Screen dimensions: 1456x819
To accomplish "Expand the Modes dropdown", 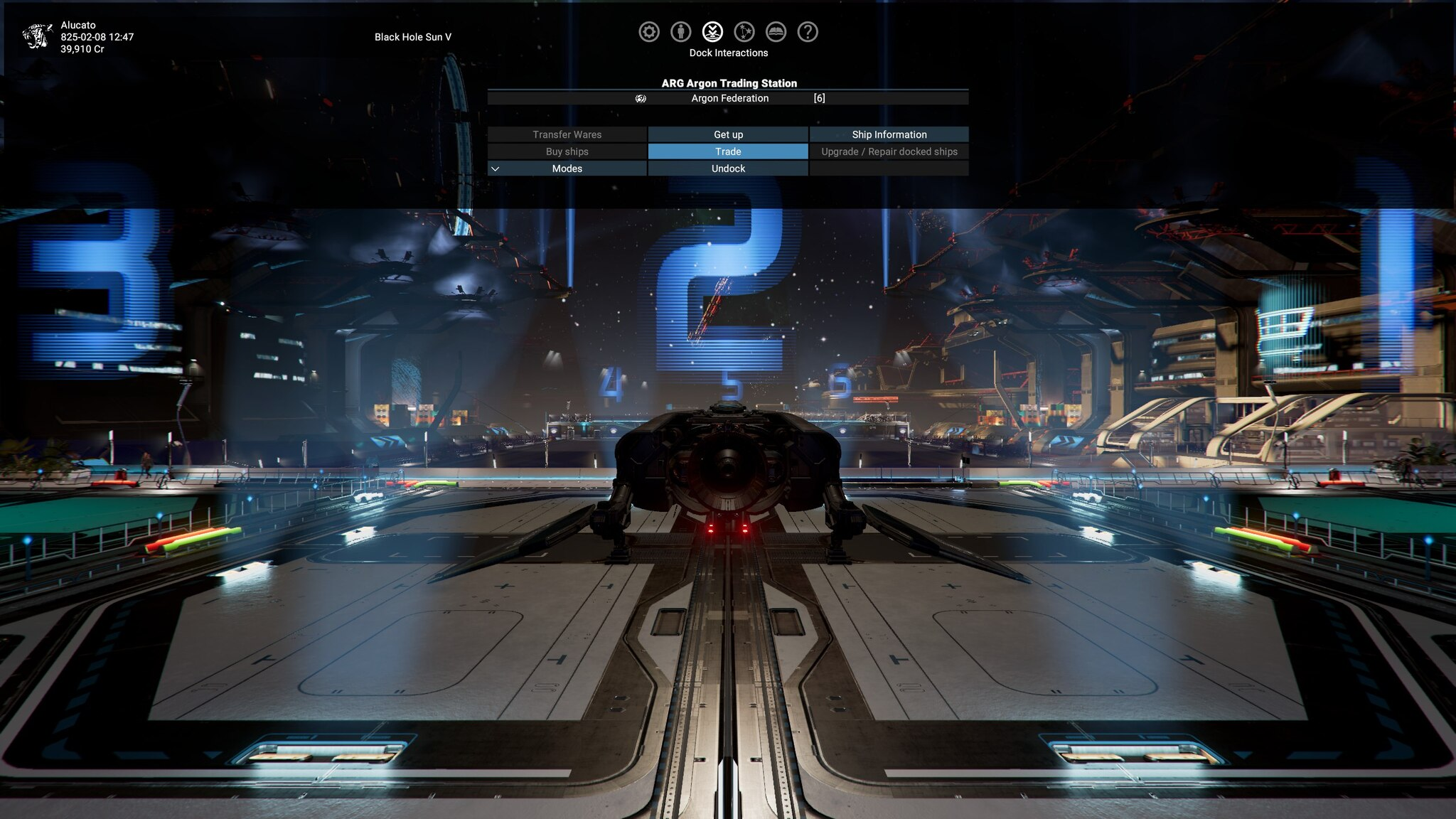I will click(567, 168).
